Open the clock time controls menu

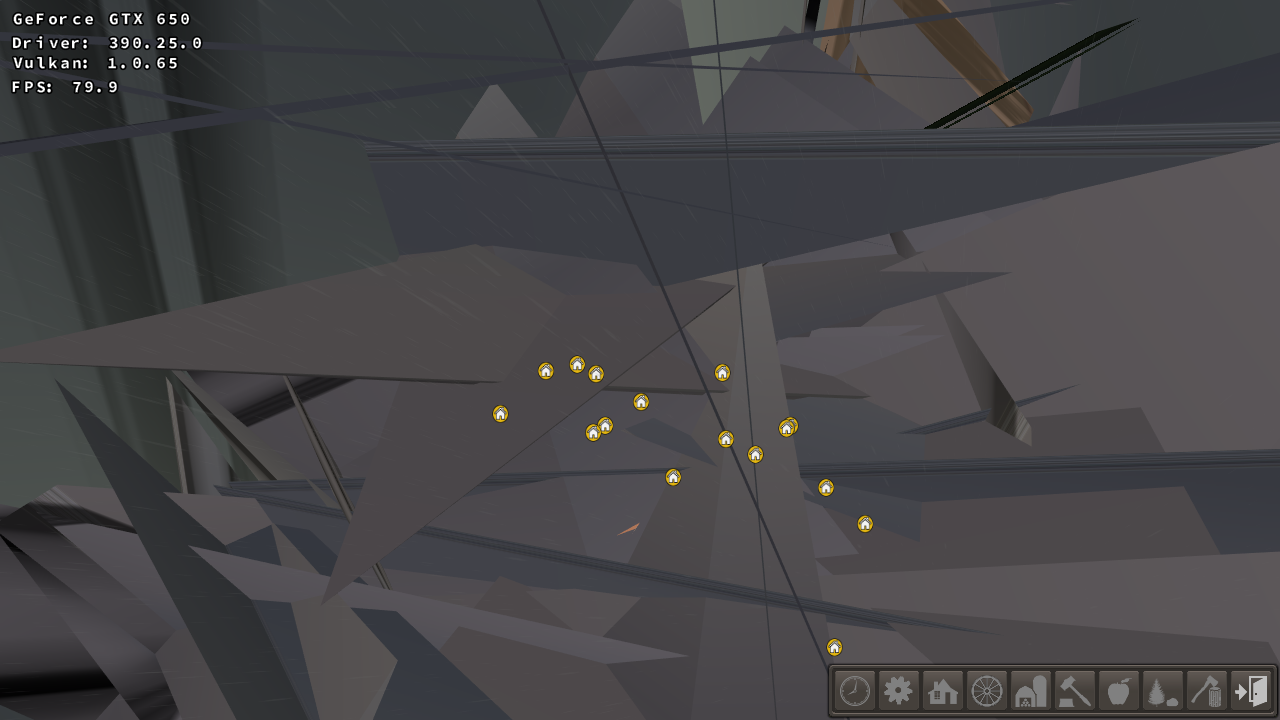click(x=855, y=690)
